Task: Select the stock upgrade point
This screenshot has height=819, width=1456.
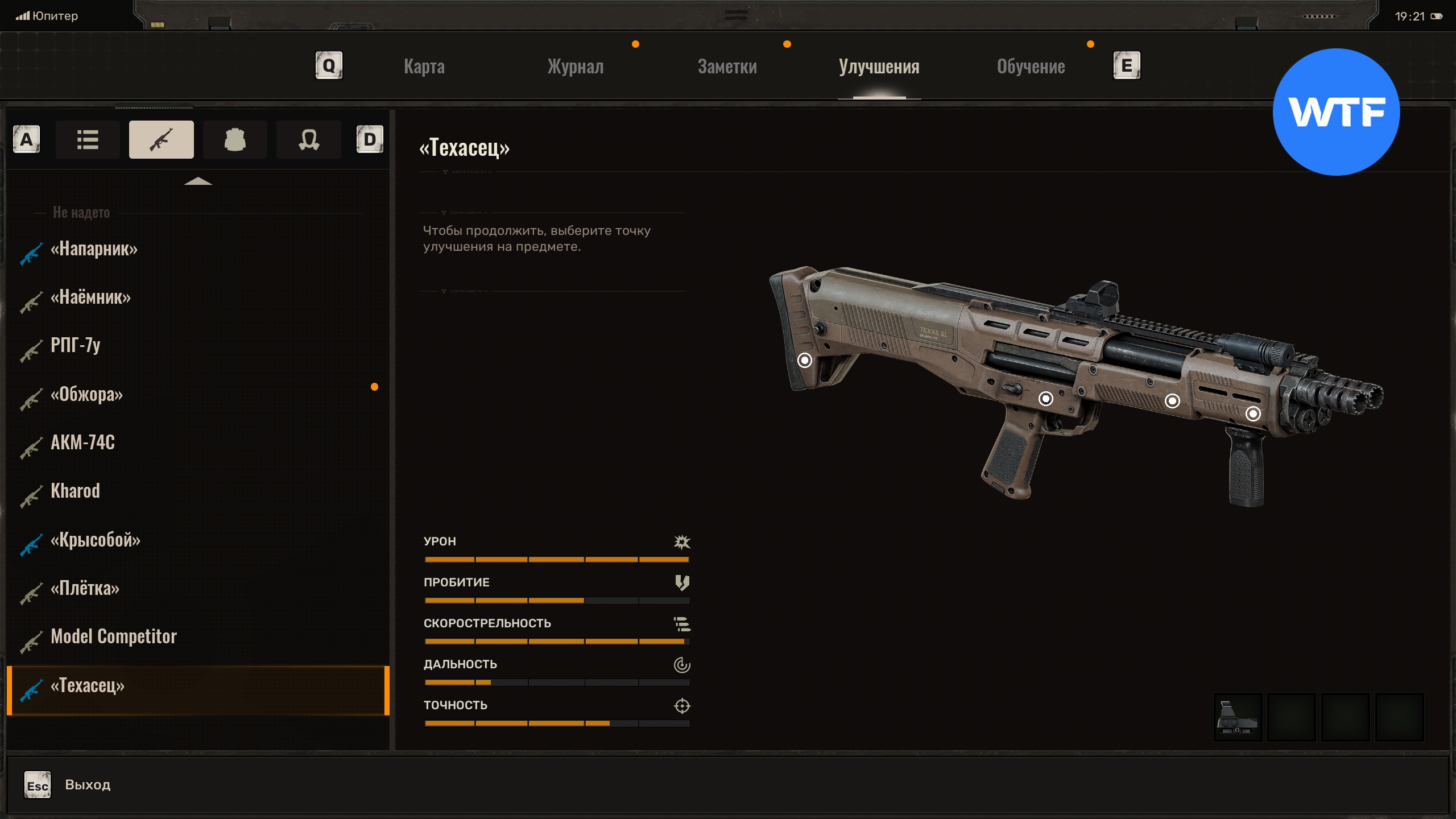Action: [804, 360]
